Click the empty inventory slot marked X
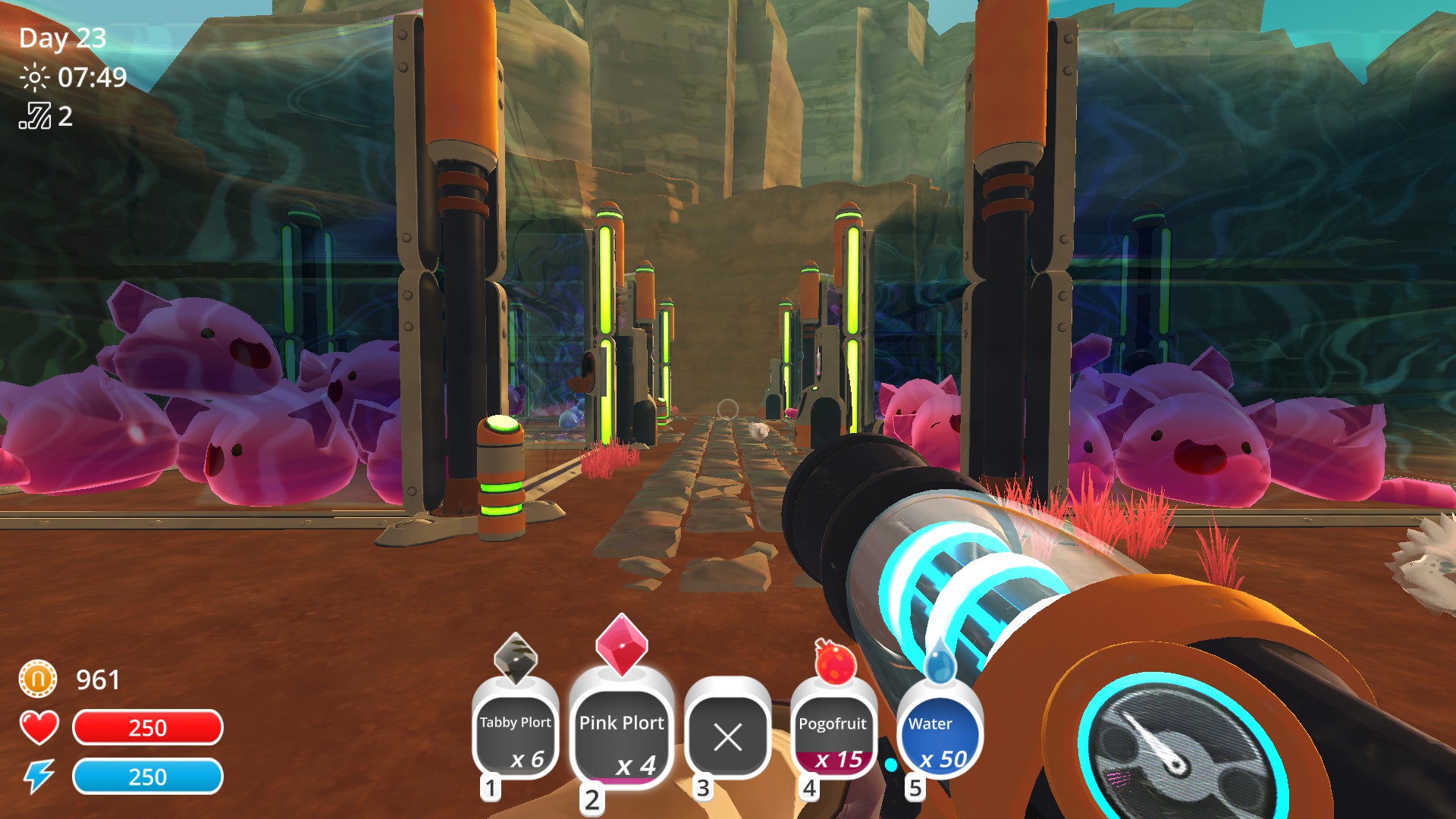 [726, 733]
